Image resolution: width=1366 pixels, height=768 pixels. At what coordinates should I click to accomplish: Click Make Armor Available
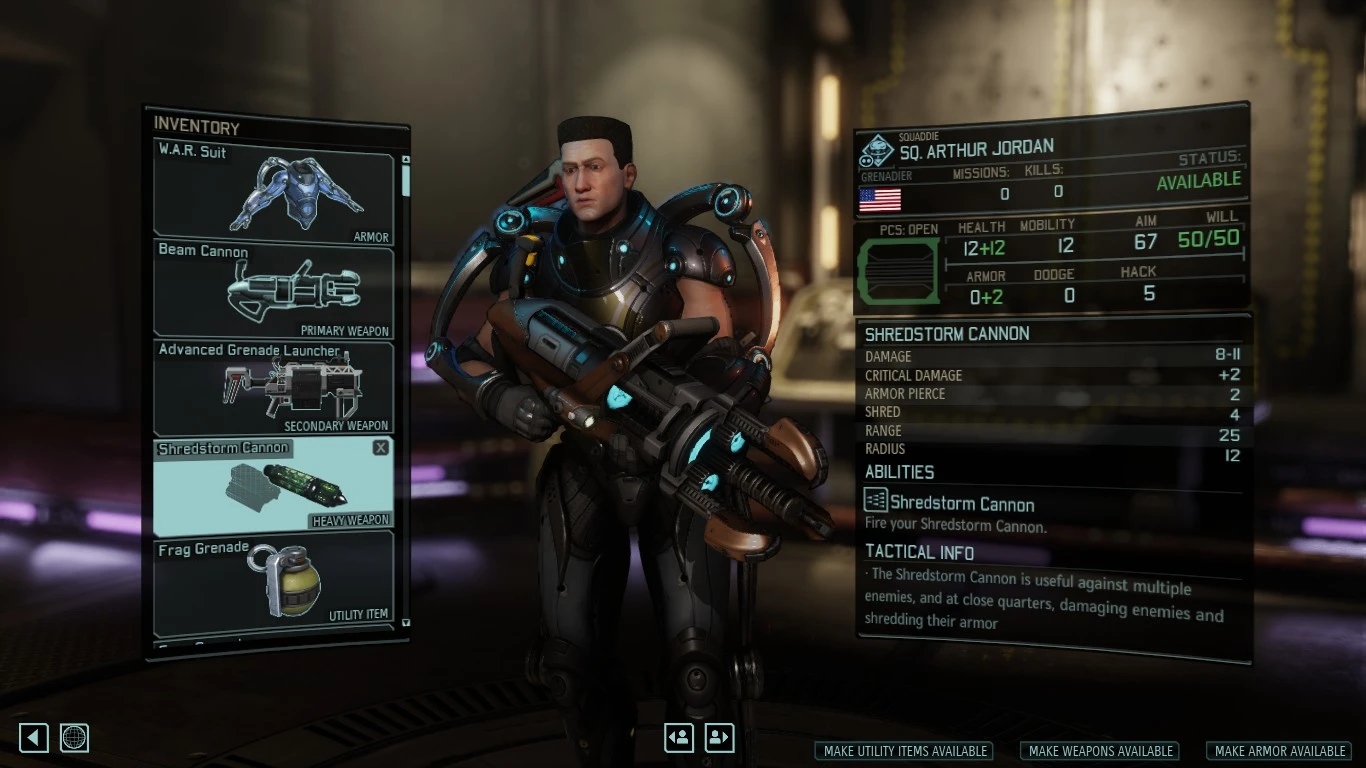click(x=1278, y=751)
